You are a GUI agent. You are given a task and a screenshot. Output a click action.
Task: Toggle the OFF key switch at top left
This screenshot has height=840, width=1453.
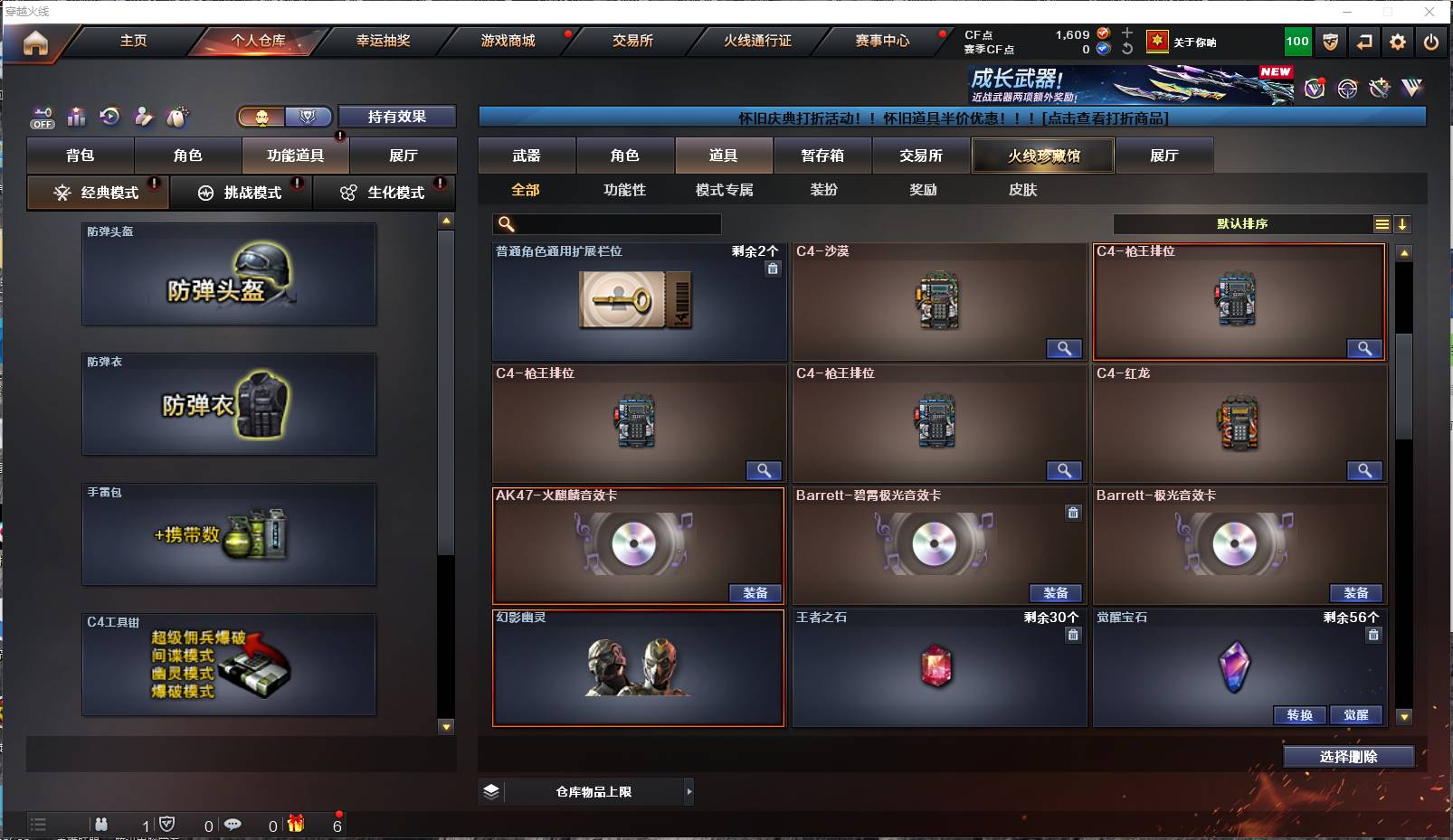pos(42,118)
